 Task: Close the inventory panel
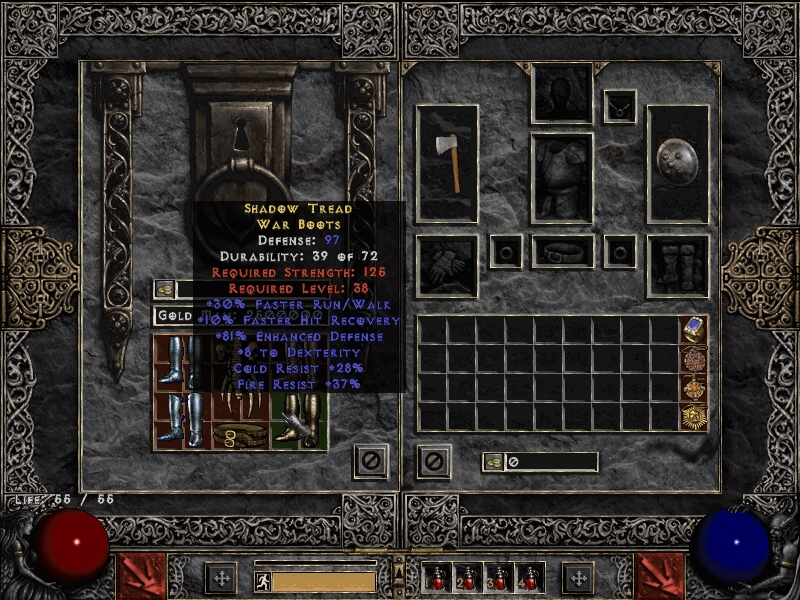(x=433, y=461)
